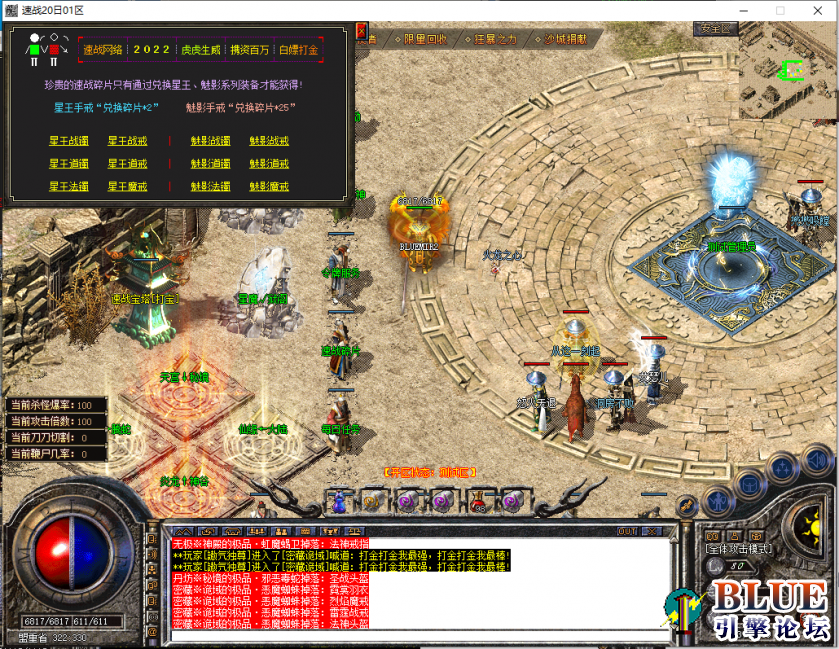Image resolution: width=839 pixels, height=649 pixels.
Task: Open the 魅影魔戒 exchange option
Action: pyautogui.click(x=269, y=187)
